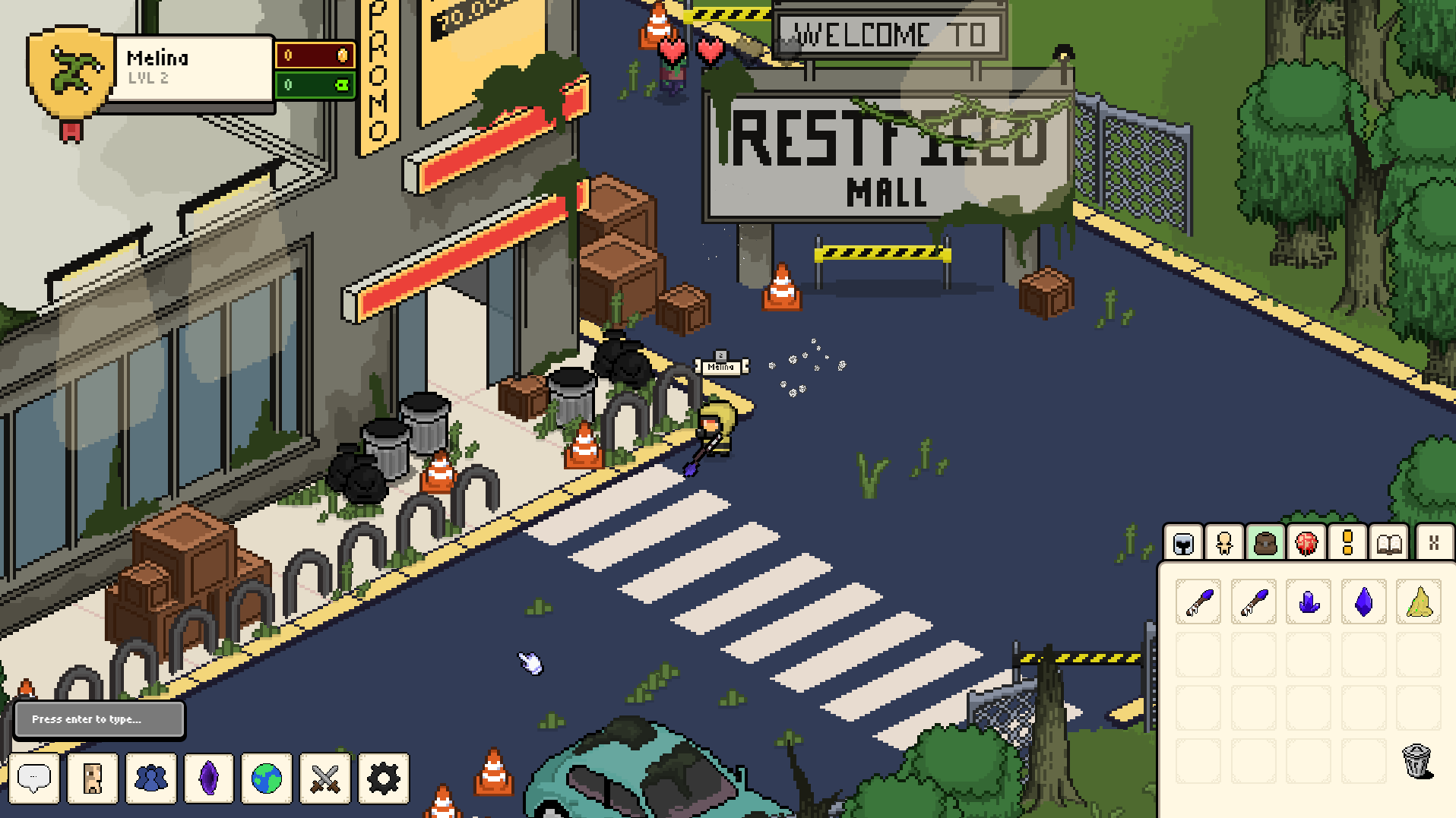Open the globe world map button
Screen dimensions: 1456x818
click(x=267, y=778)
